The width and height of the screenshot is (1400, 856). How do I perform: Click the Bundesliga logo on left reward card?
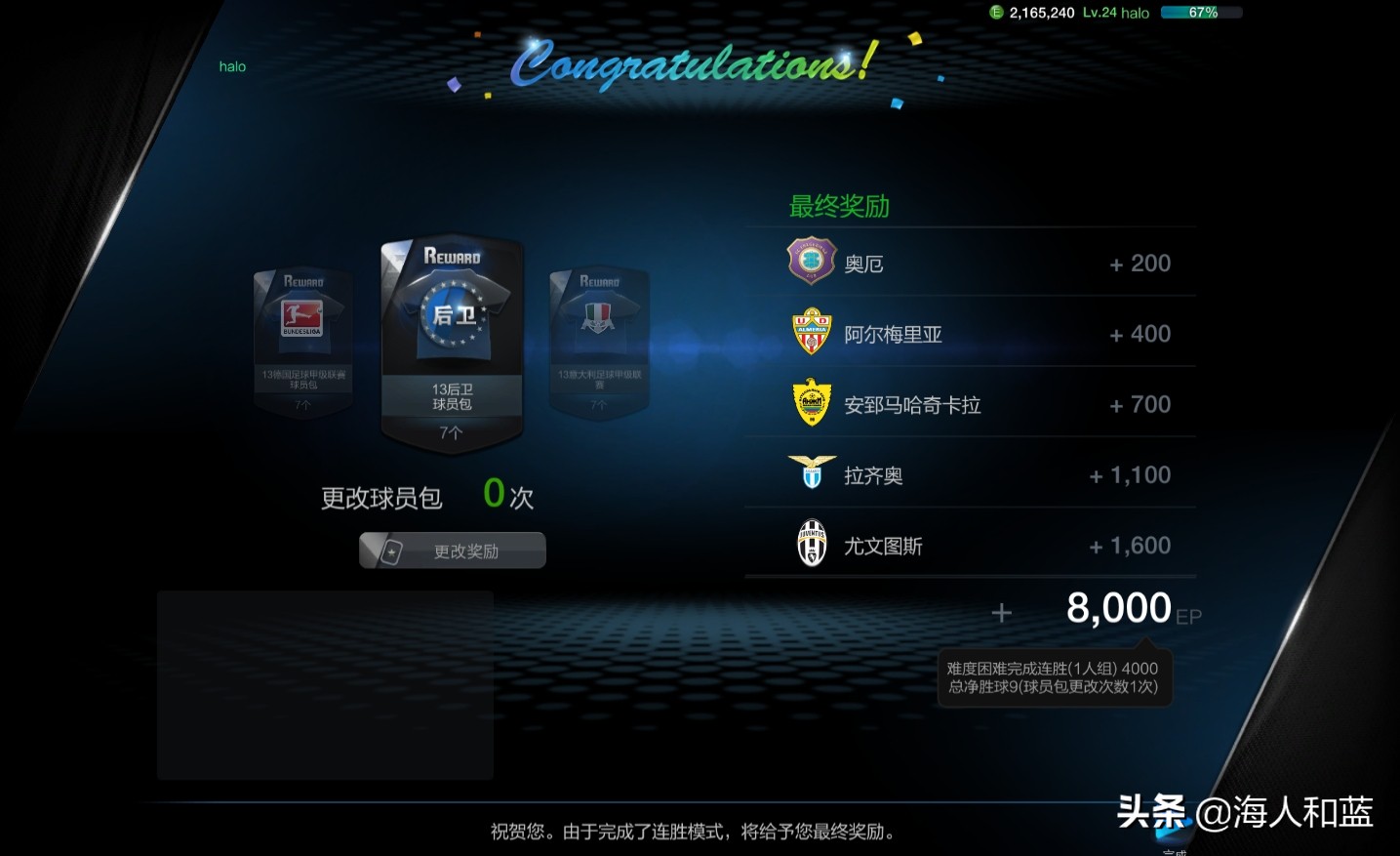(x=301, y=320)
